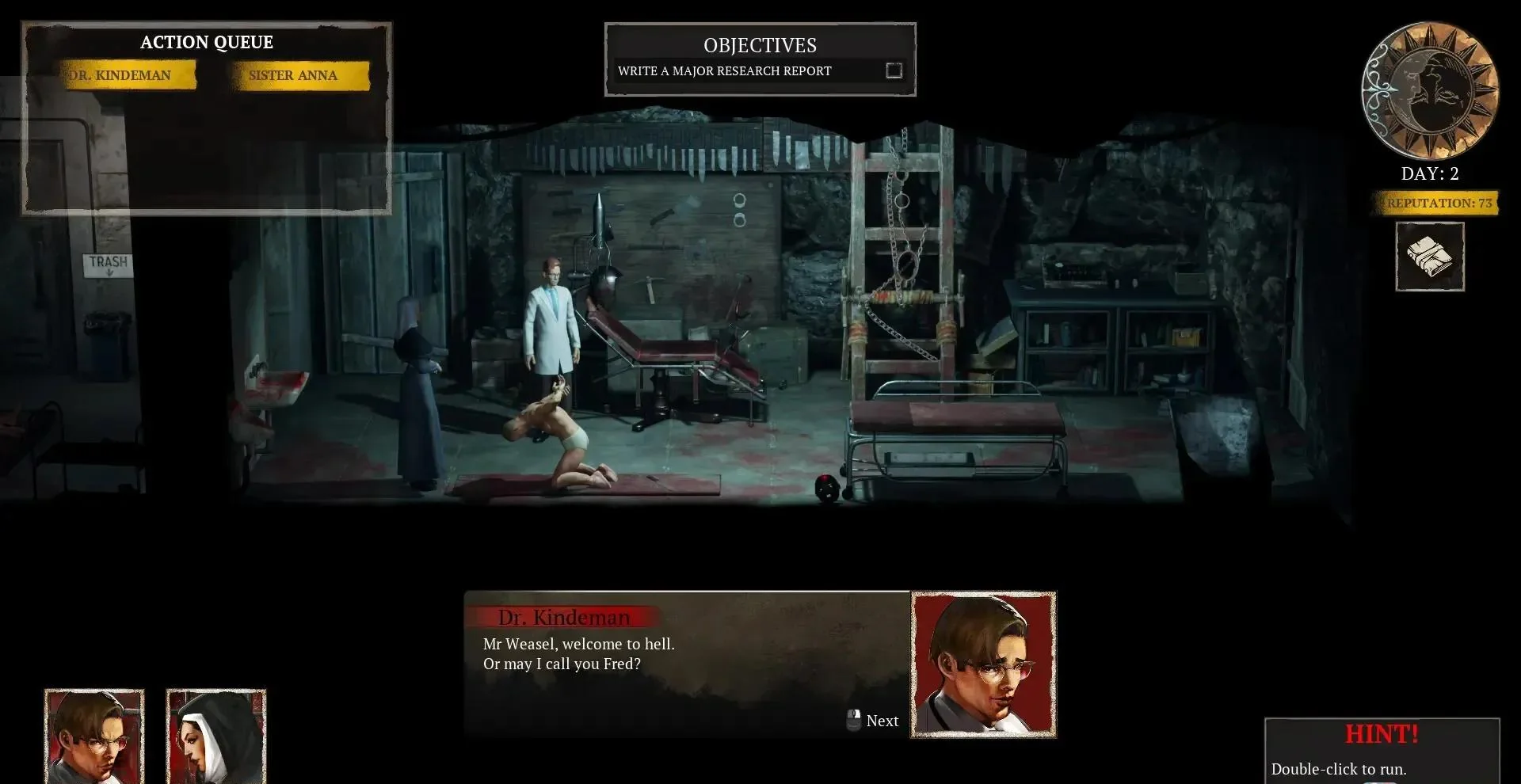Click the Write a Major Research Report objective
Image resolution: width=1521 pixels, height=784 pixels.
pyautogui.click(x=725, y=70)
